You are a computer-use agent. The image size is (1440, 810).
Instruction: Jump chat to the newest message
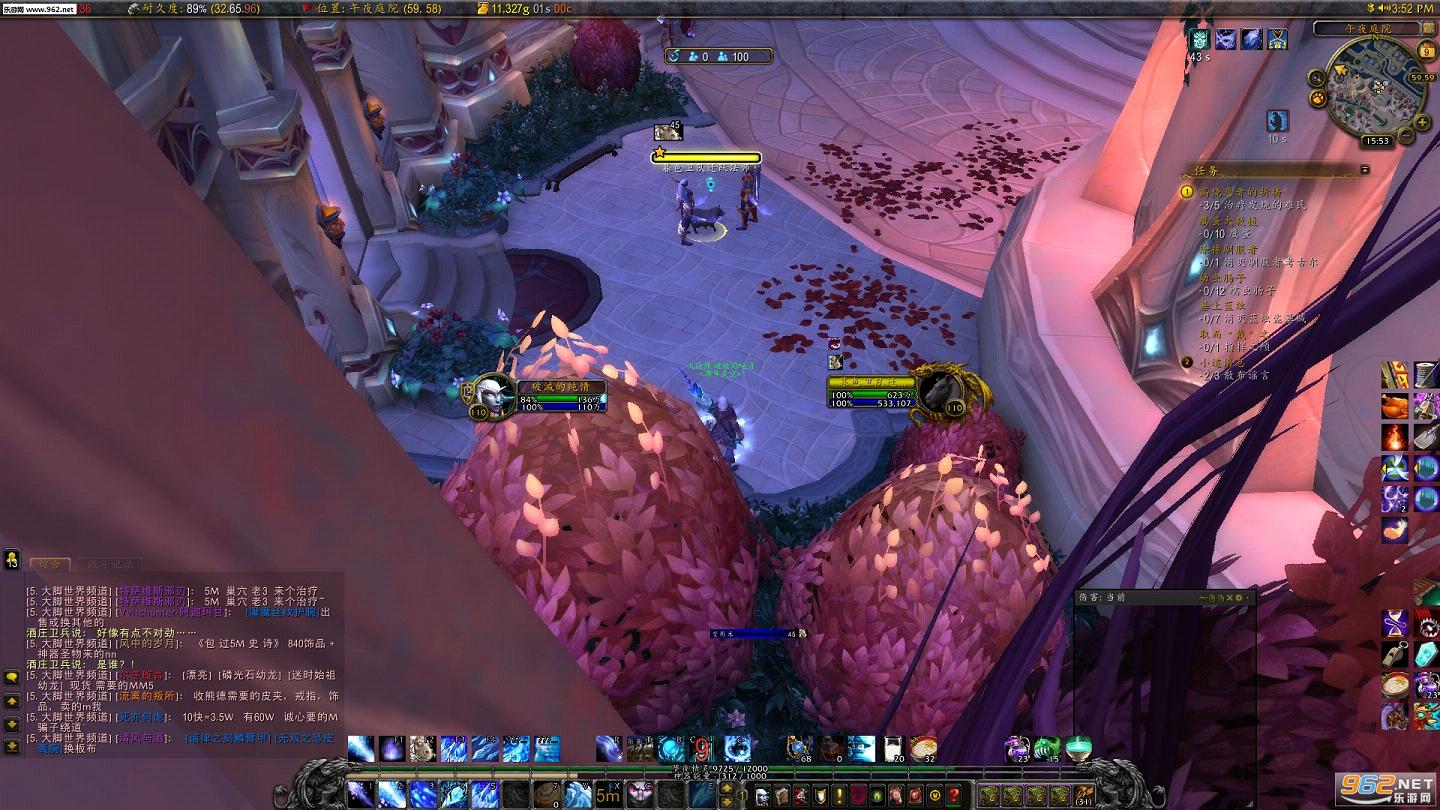(12, 746)
